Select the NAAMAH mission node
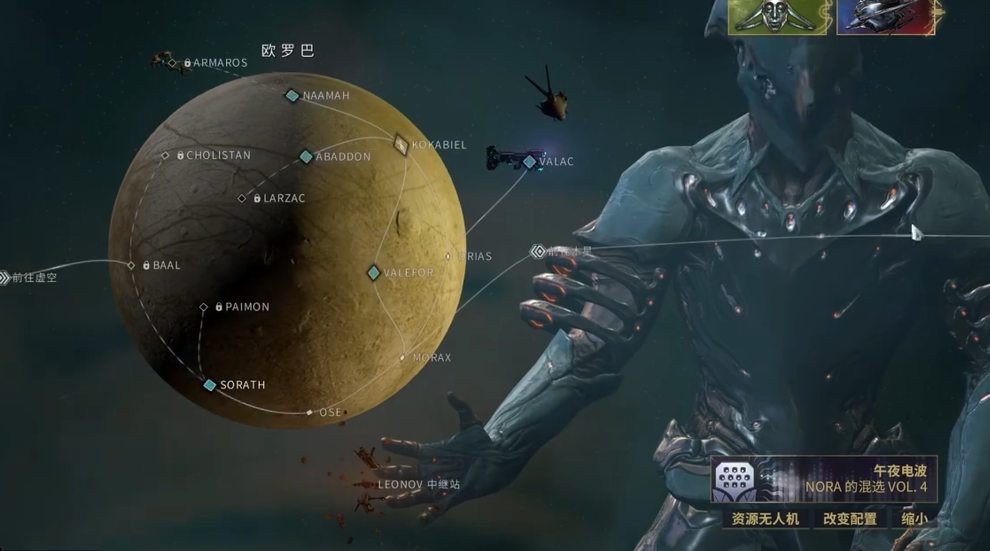 292,96
